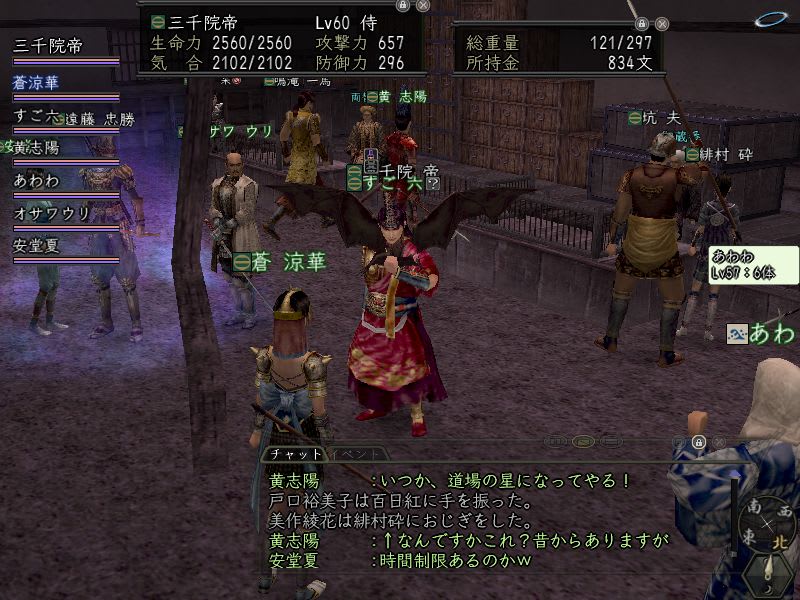
Task: Select party member あわわ in party list
Action: 36,181
